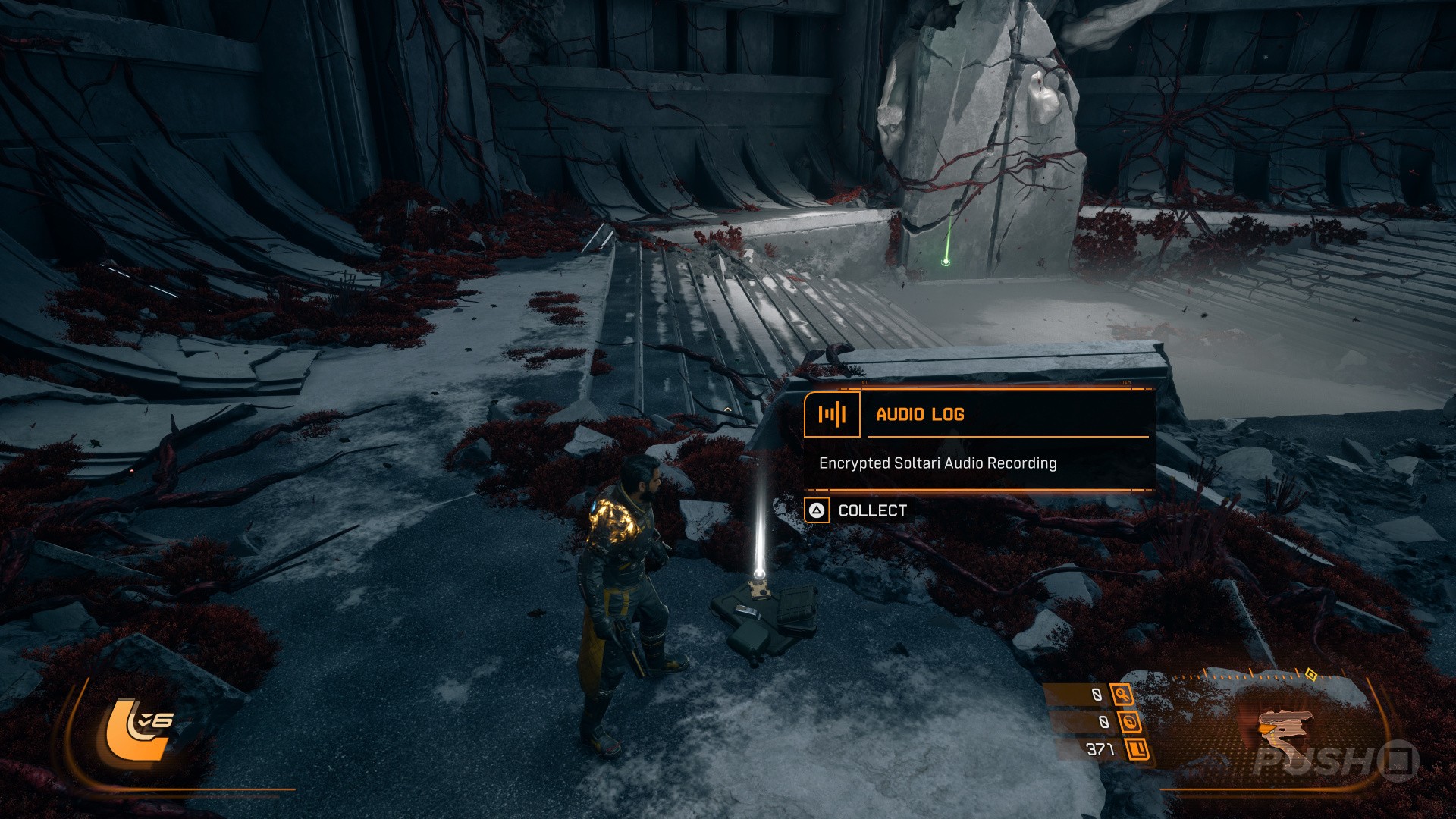Click the yellow diamond compass marker

(1310, 674)
